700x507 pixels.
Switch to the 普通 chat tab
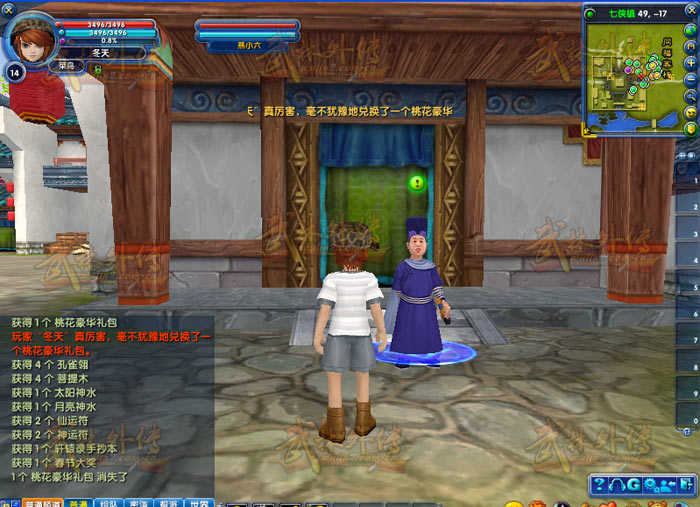(x=78, y=502)
